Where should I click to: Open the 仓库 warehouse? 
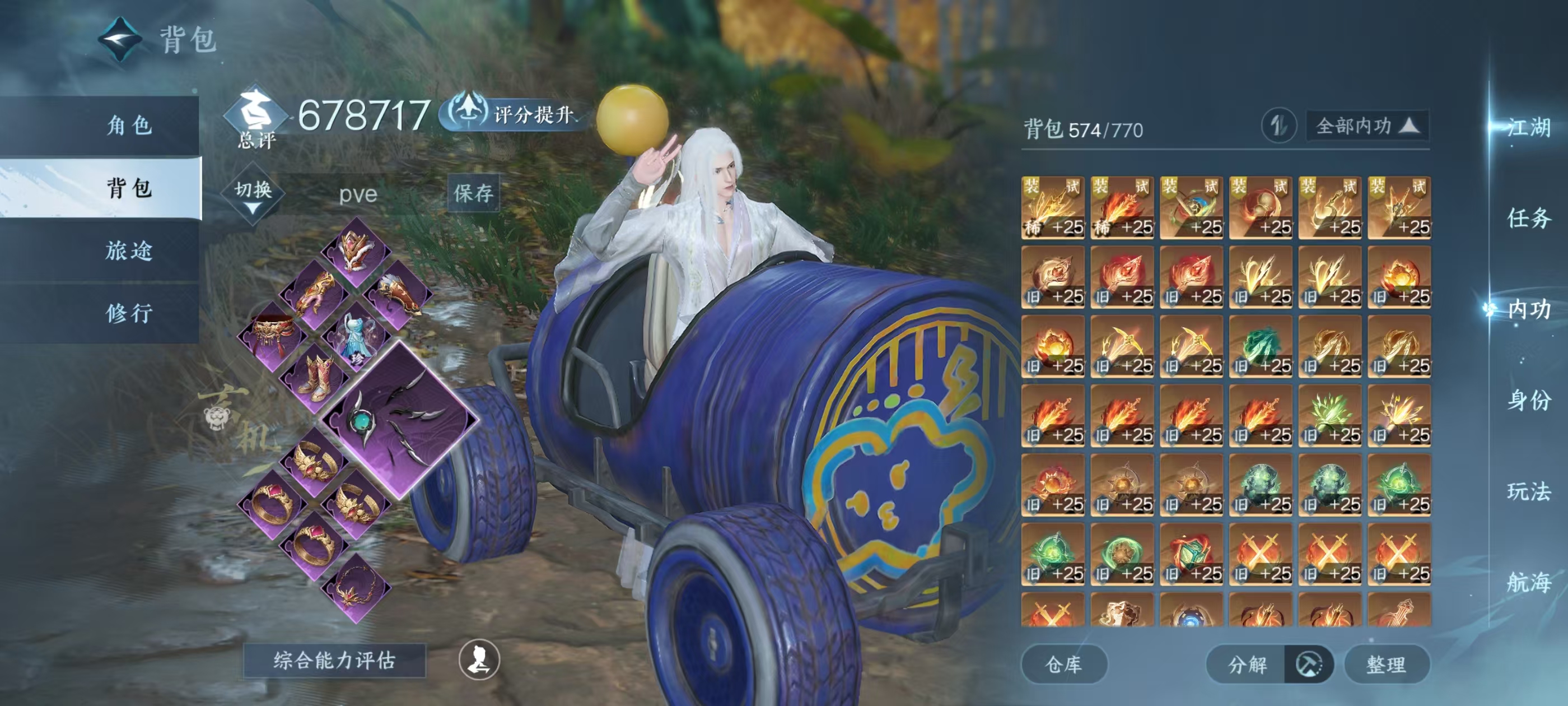[x=1063, y=664]
